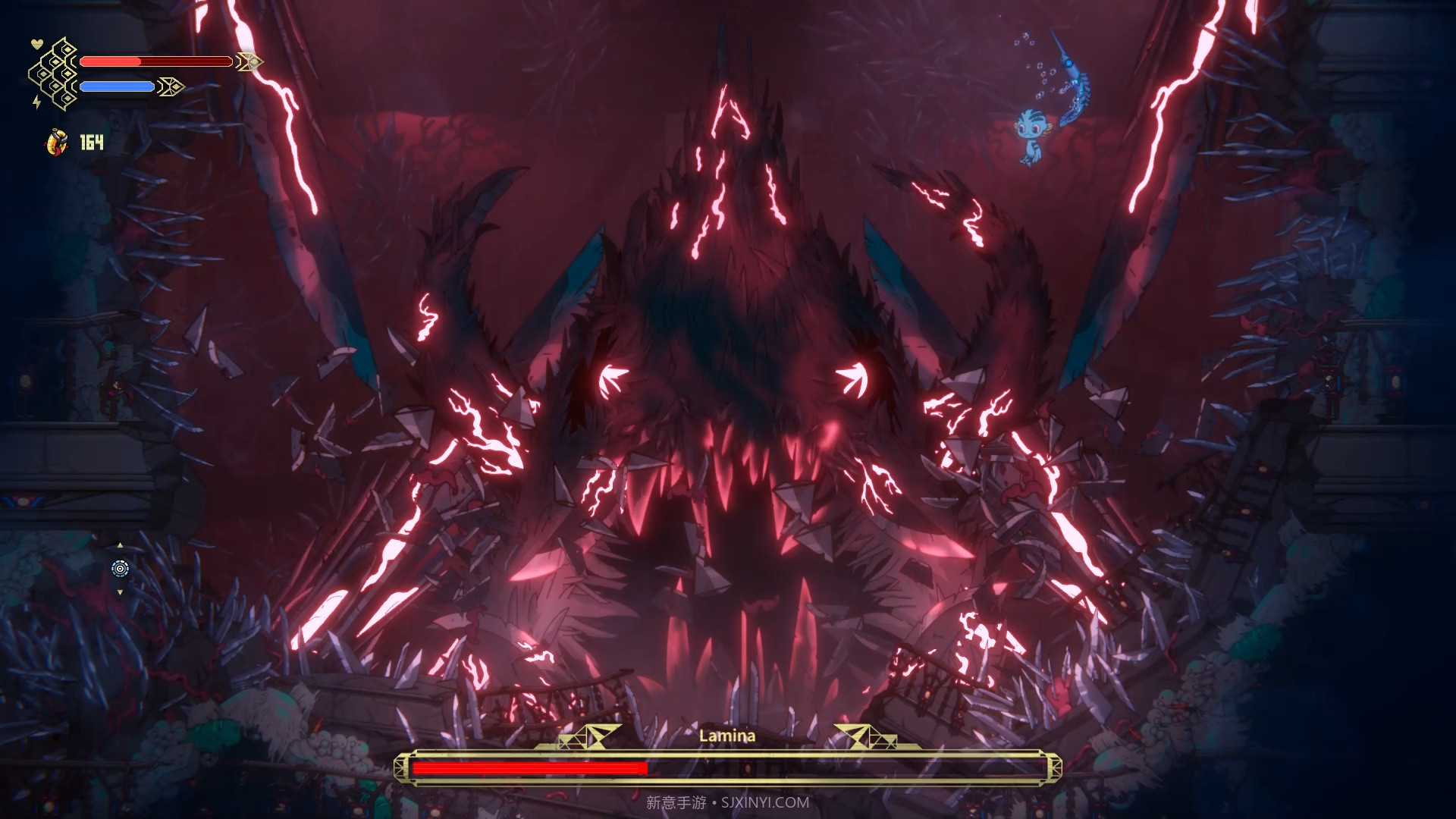Click the circular ability selector icon
This screenshot has height=819, width=1456.
point(120,569)
